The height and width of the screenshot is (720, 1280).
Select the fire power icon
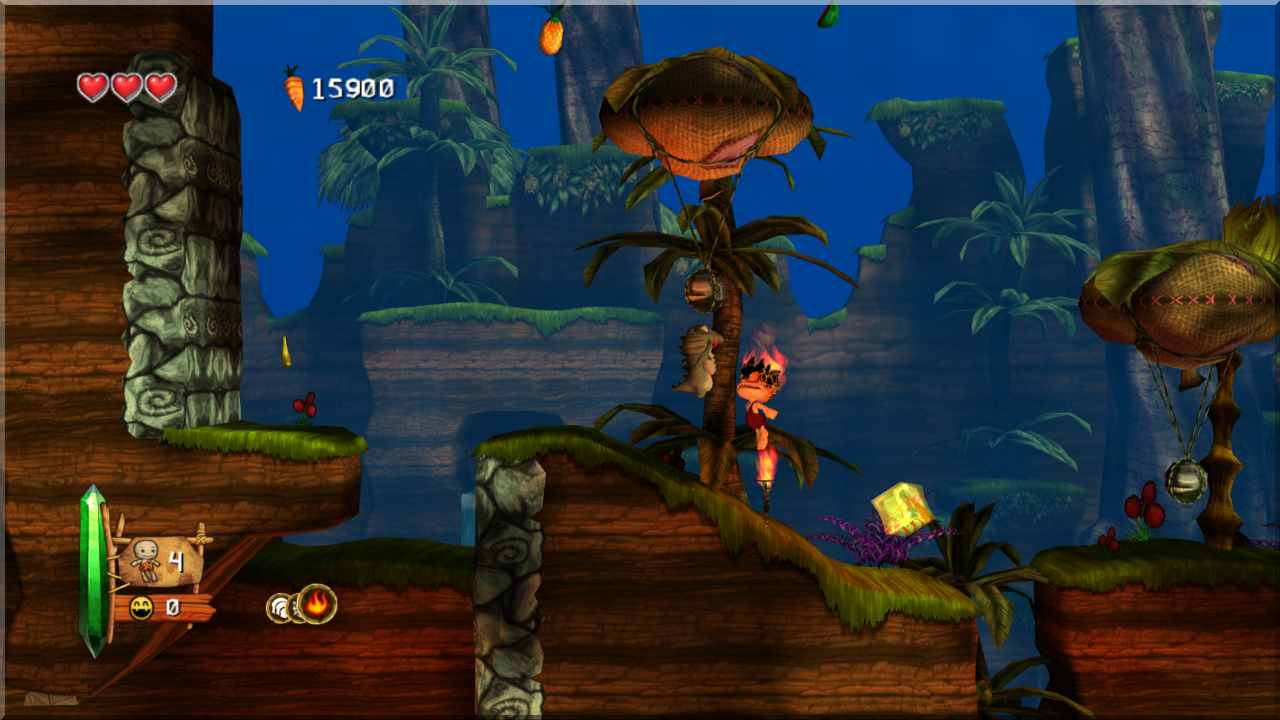pyautogui.click(x=317, y=604)
